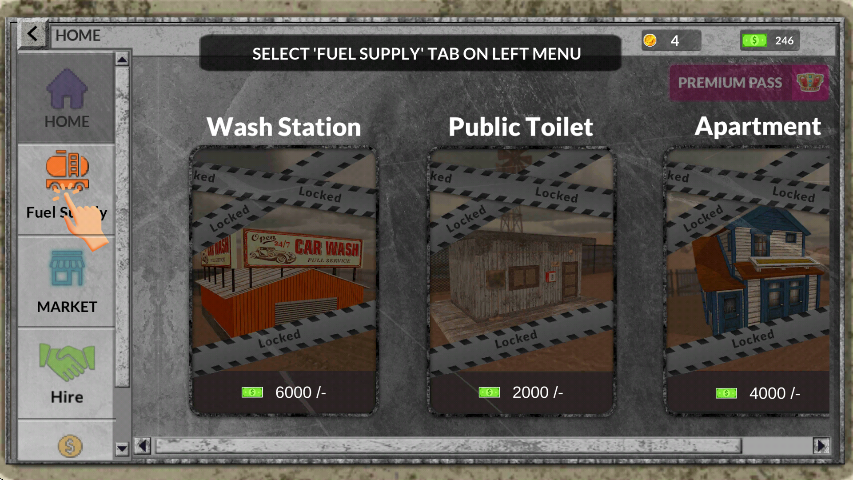Go back using the arrow button
853x480 pixels.
pos(33,35)
